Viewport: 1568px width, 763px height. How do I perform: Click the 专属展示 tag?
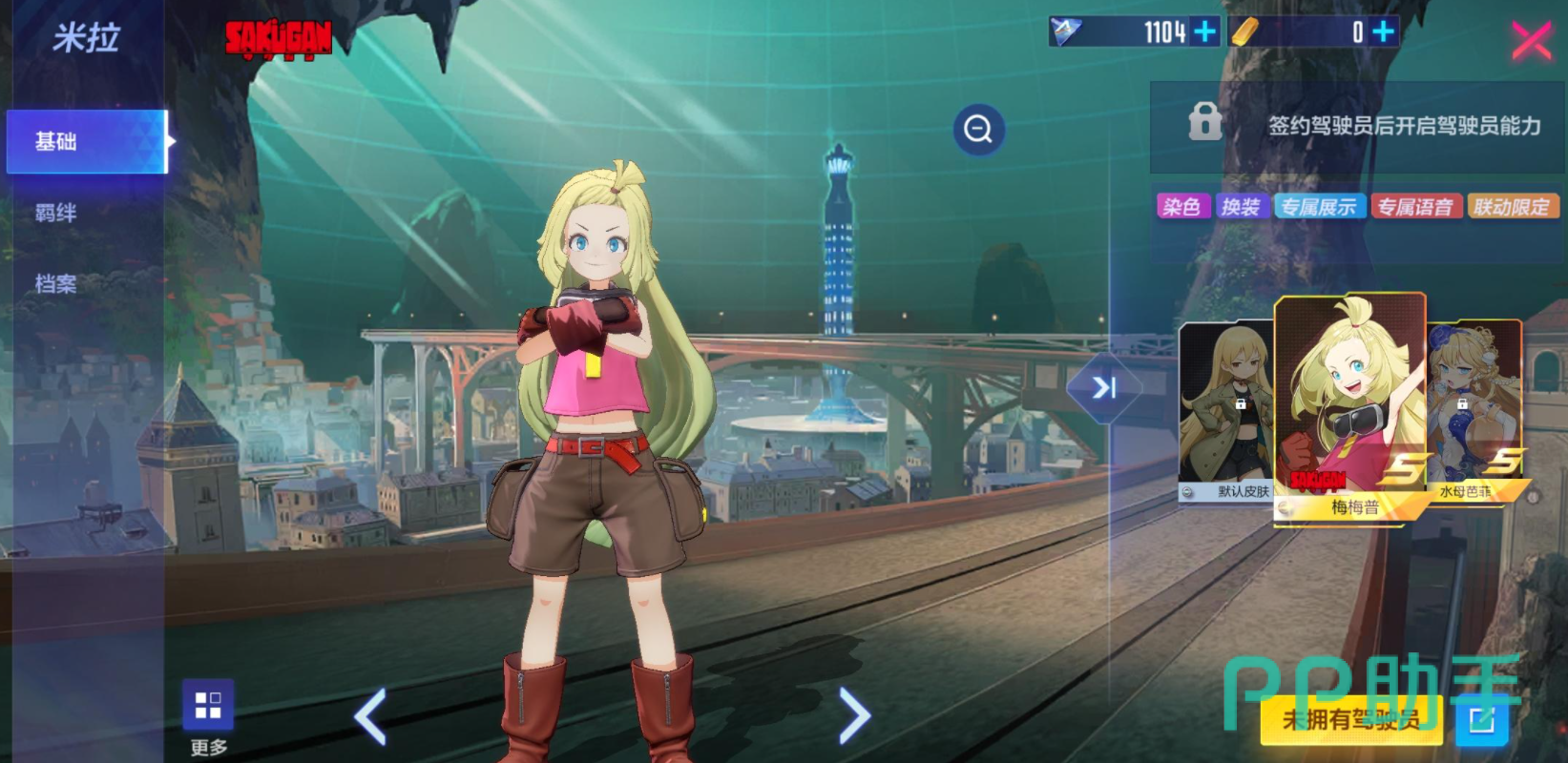point(1318,207)
